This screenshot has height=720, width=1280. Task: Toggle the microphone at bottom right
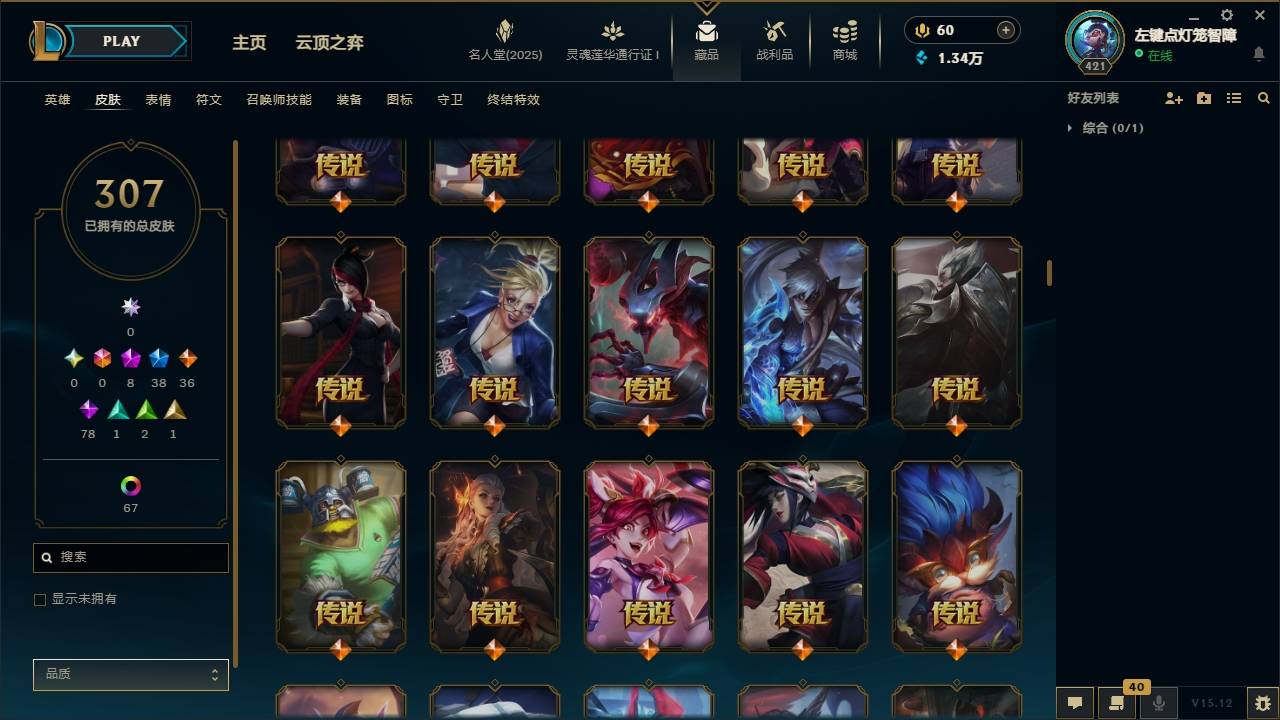click(x=1159, y=702)
